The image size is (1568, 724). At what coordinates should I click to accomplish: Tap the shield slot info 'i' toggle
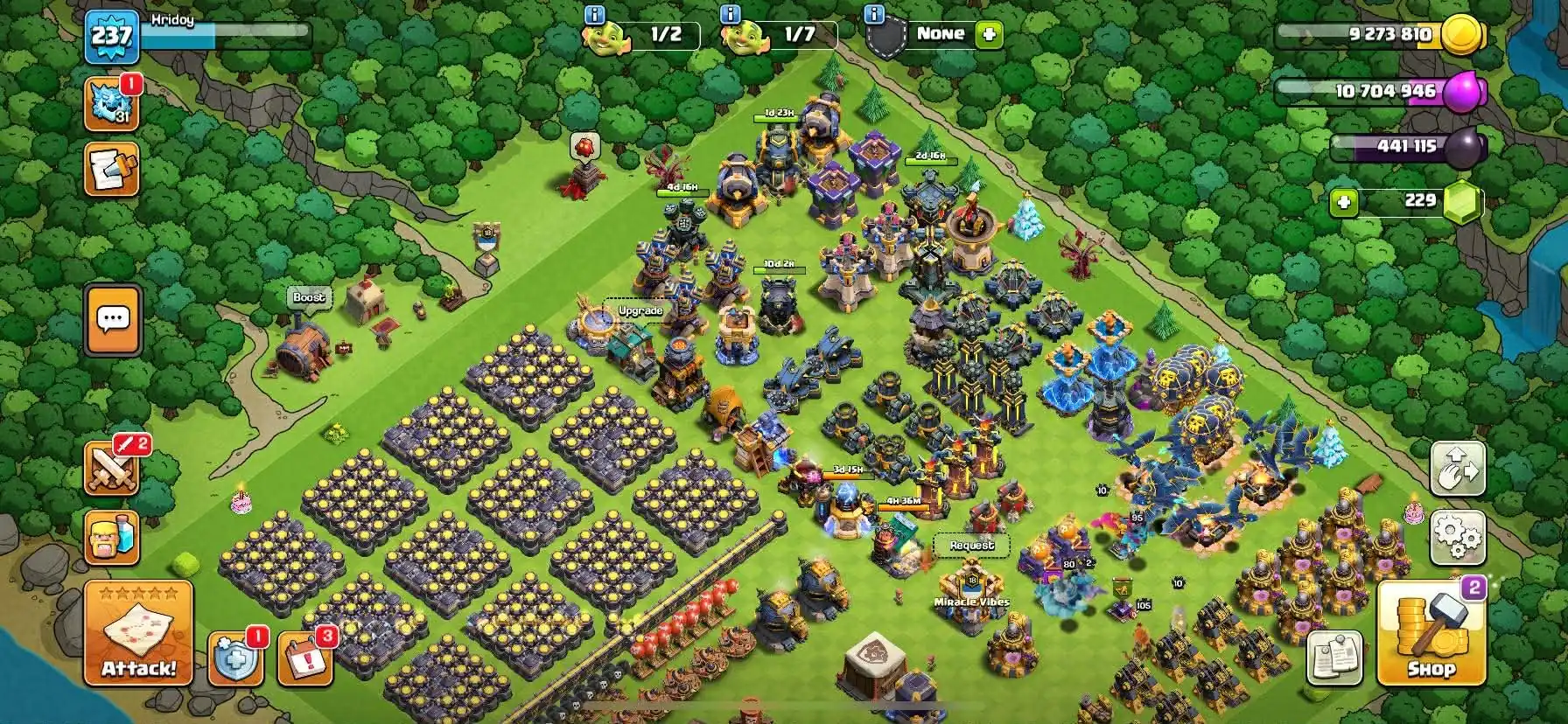click(872, 14)
